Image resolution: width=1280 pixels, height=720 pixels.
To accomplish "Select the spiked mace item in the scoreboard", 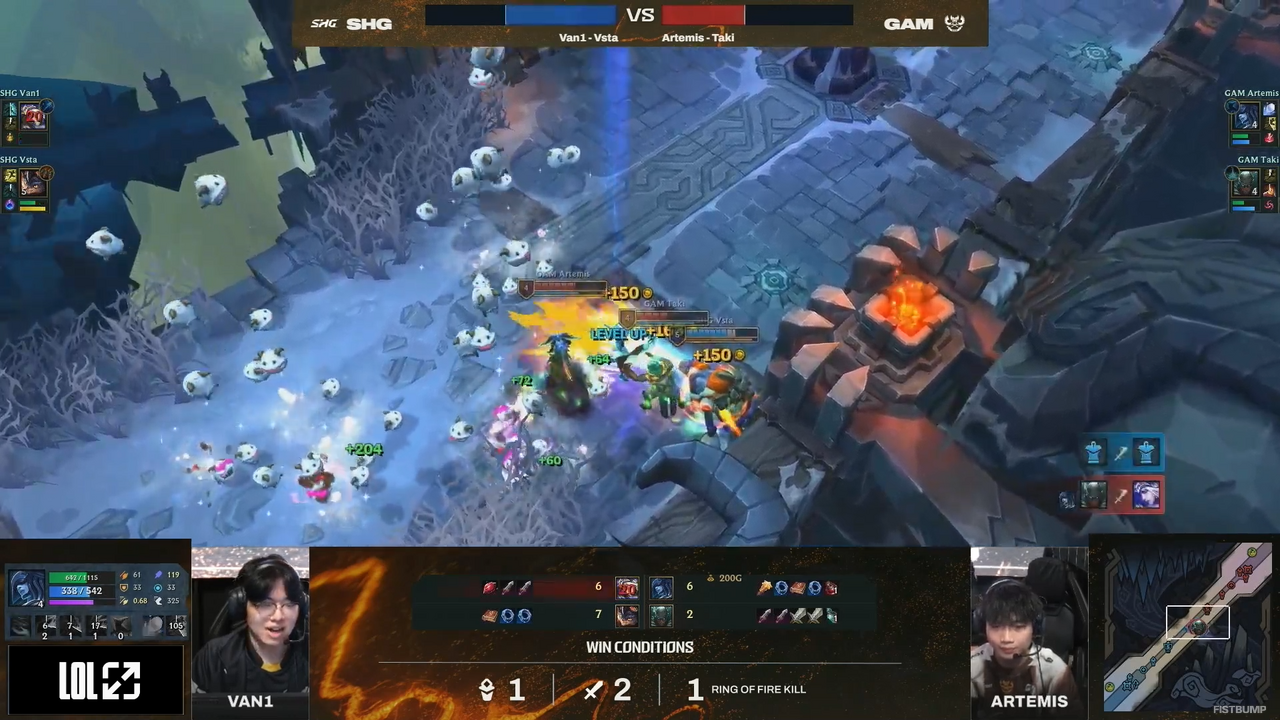I will click(x=765, y=588).
